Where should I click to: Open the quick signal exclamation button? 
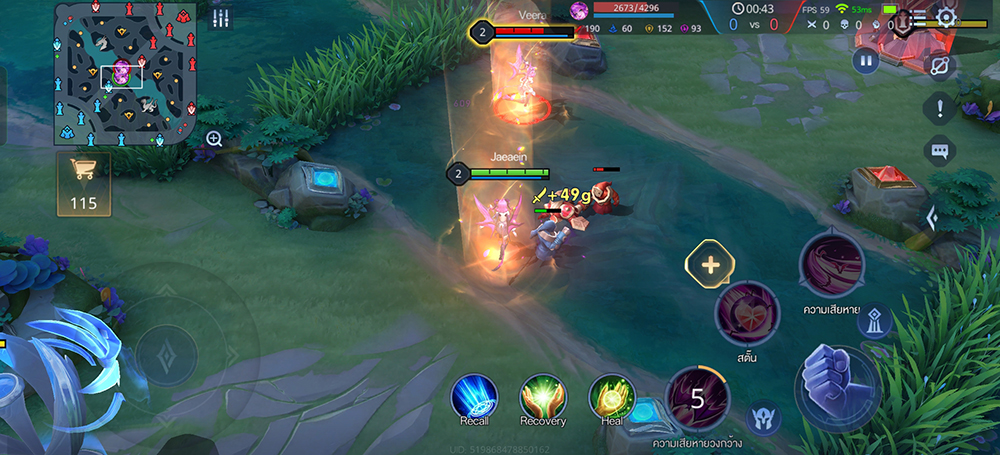[x=939, y=108]
